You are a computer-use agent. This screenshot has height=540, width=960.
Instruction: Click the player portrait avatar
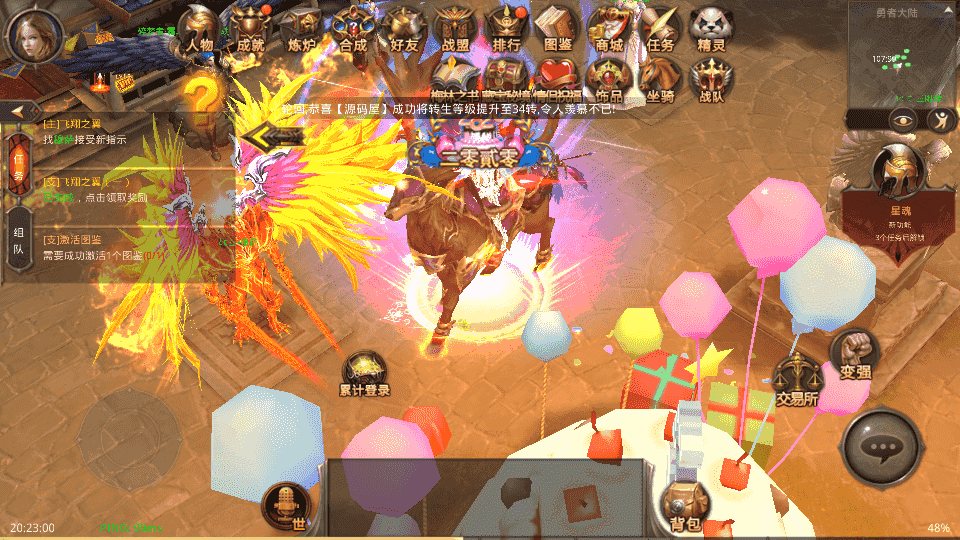35,35
